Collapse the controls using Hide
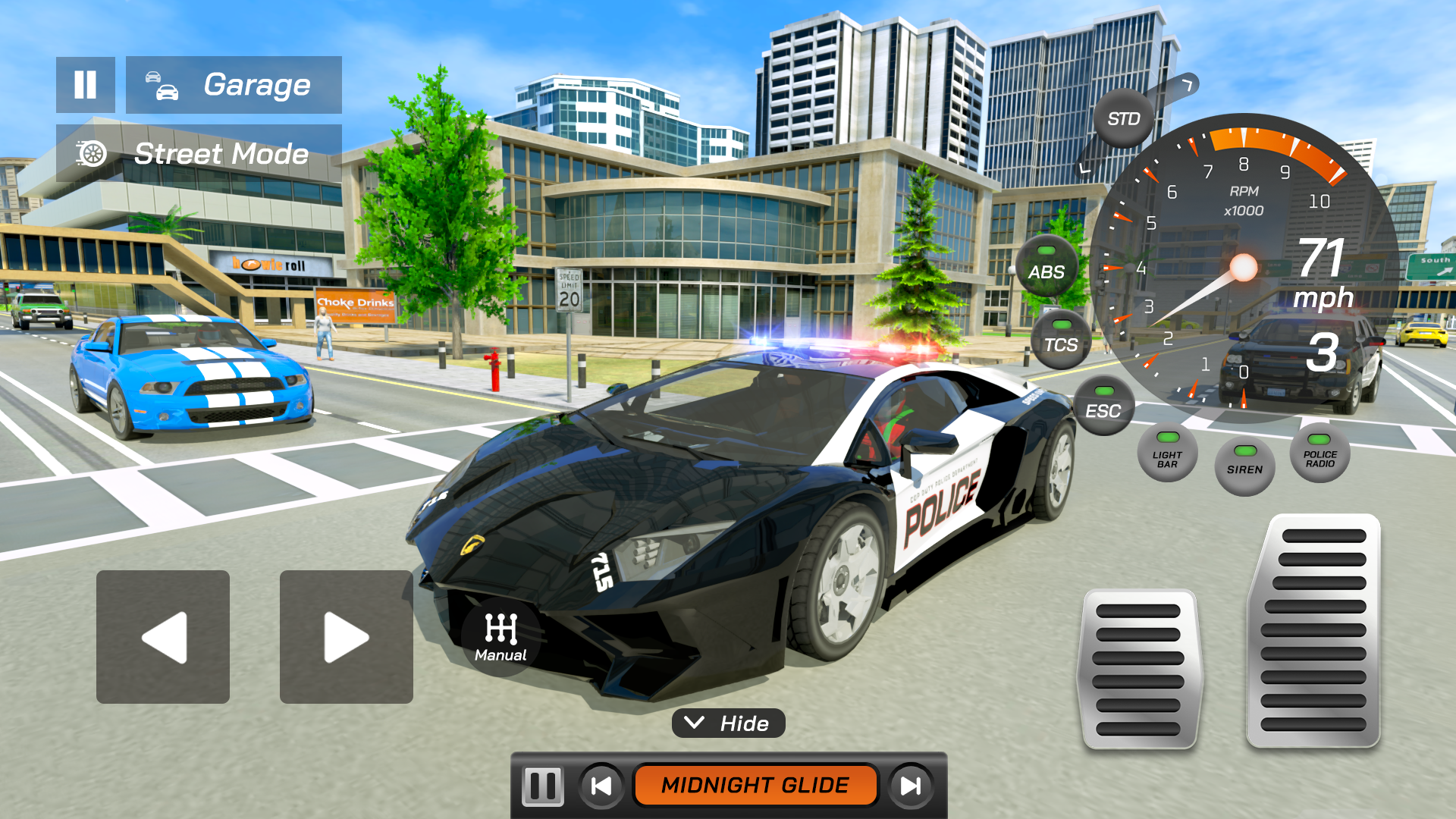The height and width of the screenshot is (819, 1456). pyautogui.click(x=728, y=723)
